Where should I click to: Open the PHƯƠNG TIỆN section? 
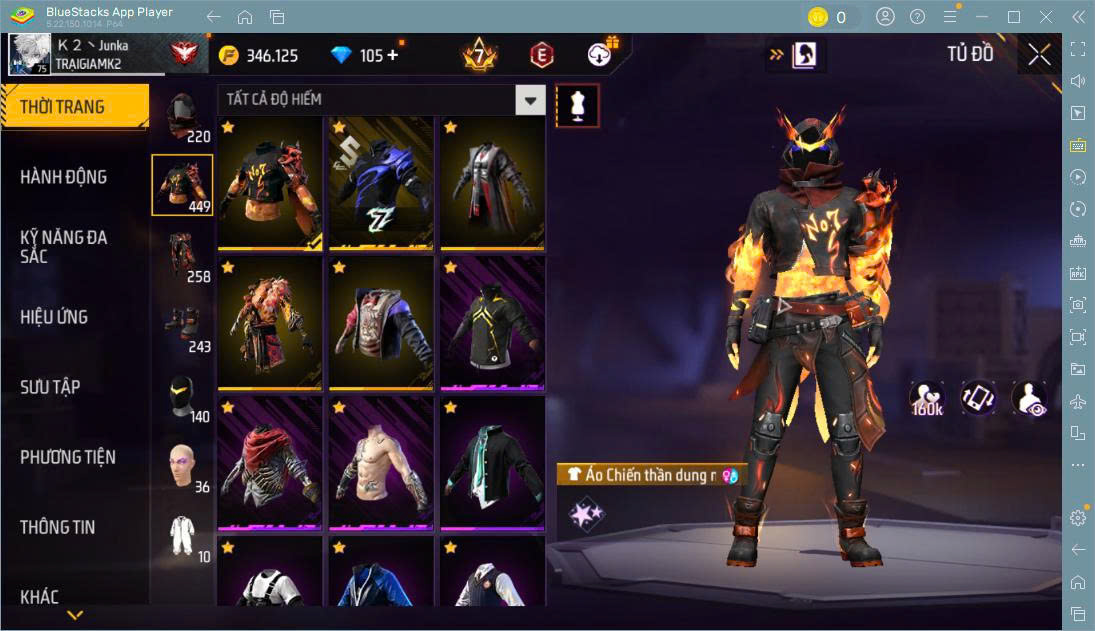(68, 457)
